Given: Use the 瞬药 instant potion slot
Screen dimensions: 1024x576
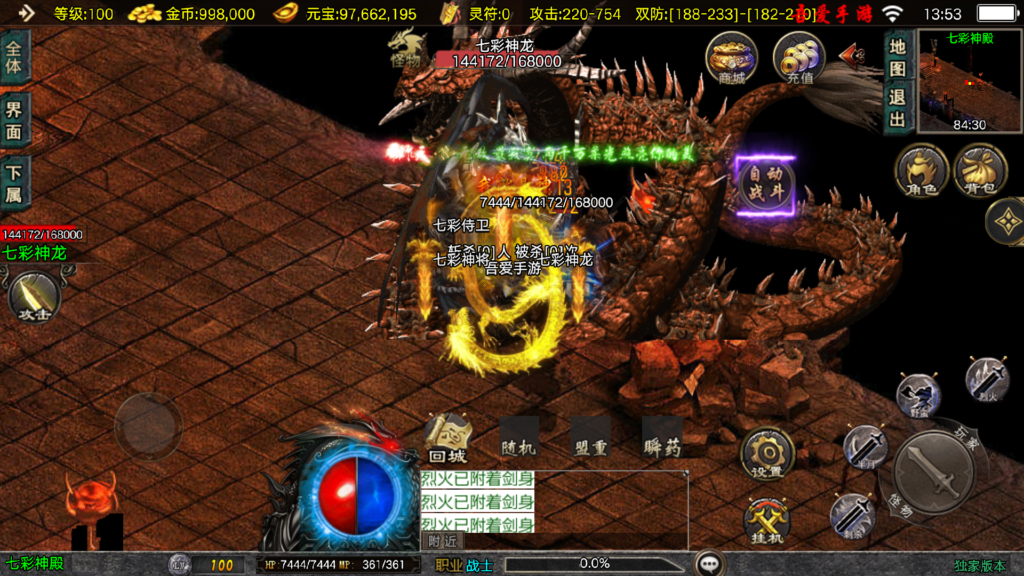Looking at the screenshot, I should click(662, 436).
